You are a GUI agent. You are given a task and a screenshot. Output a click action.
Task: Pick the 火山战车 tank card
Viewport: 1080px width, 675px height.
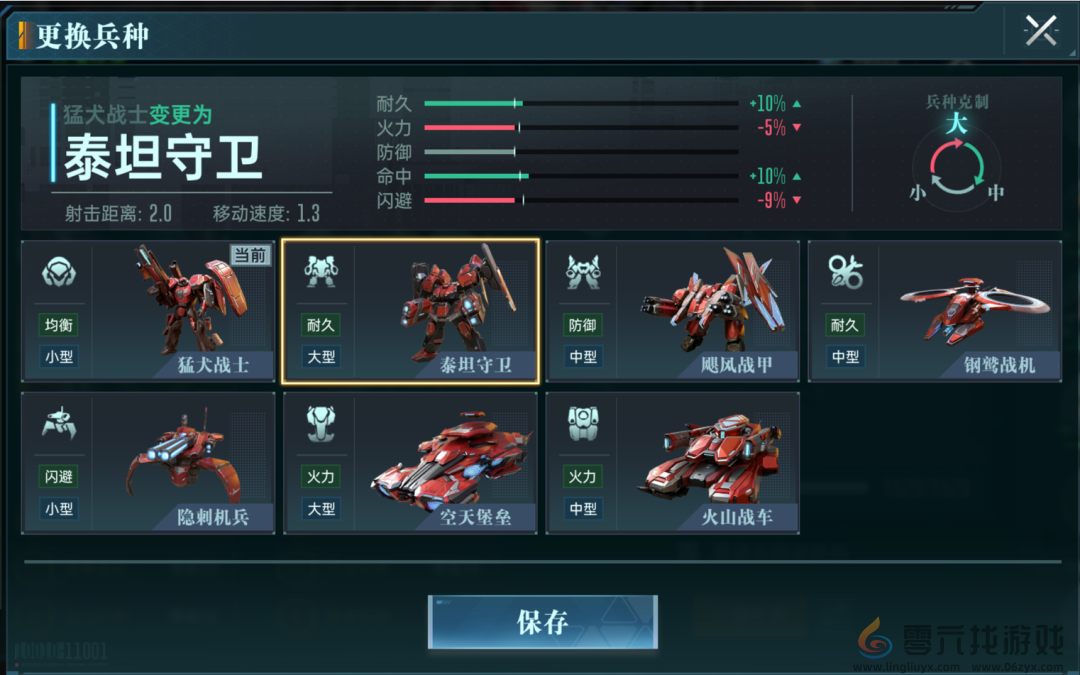672,463
